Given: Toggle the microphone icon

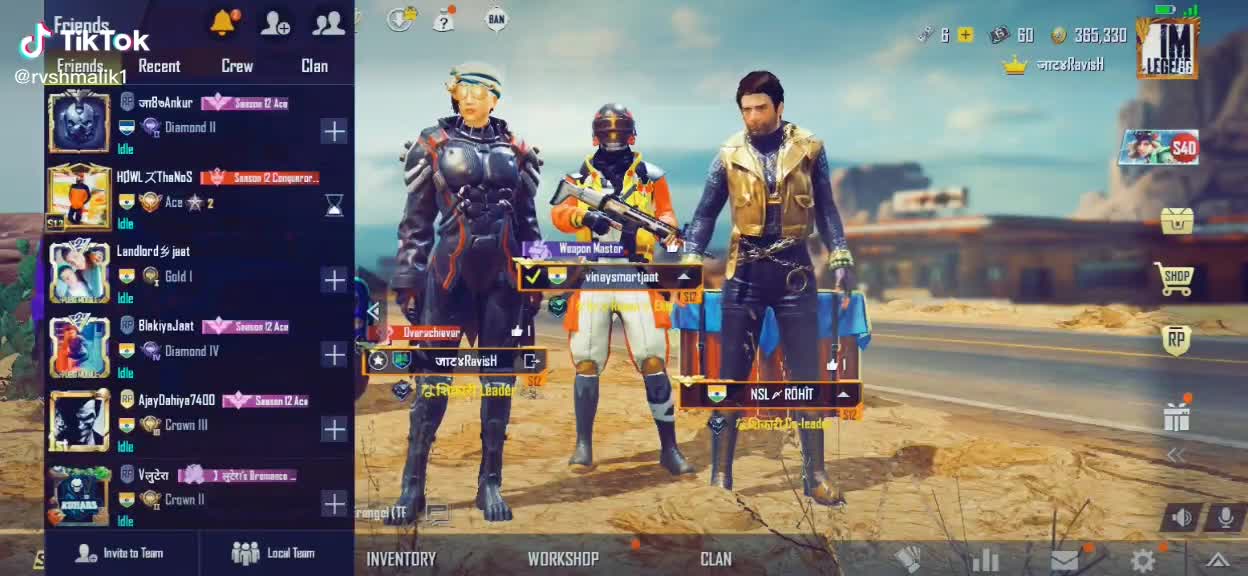Looking at the screenshot, I should pos(1224,517).
